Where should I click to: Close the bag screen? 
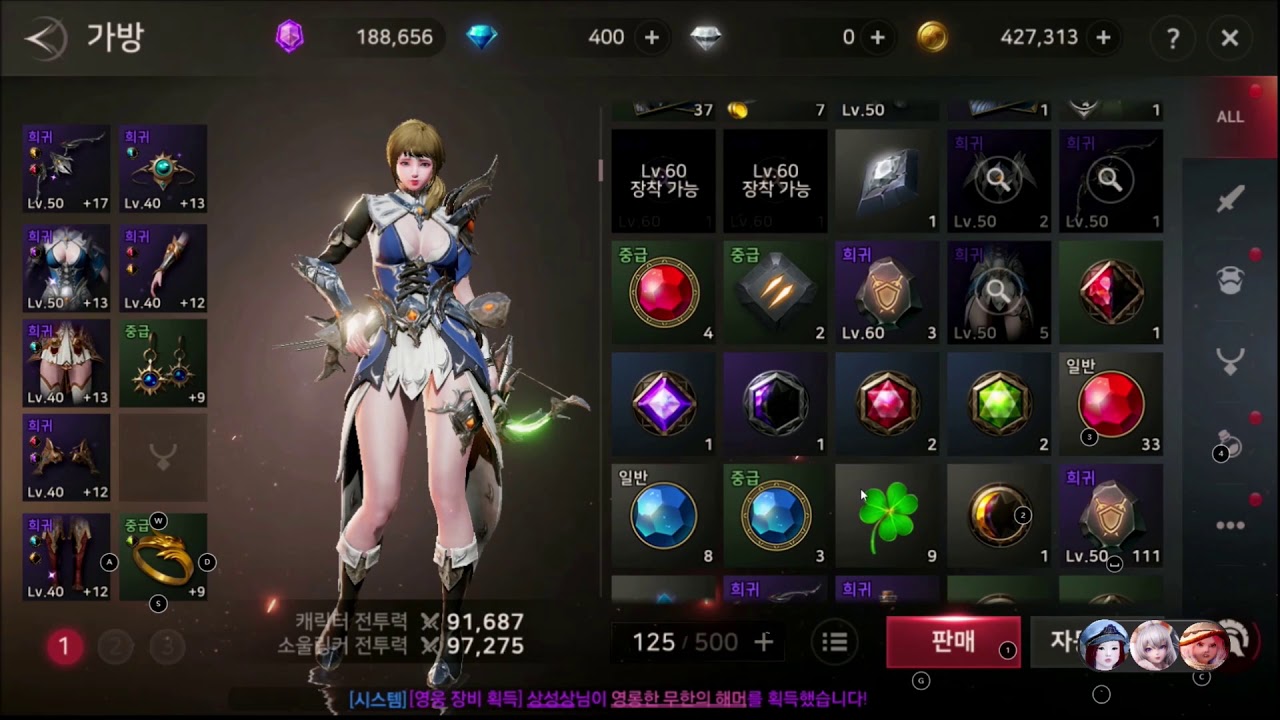pos(1230,38)
